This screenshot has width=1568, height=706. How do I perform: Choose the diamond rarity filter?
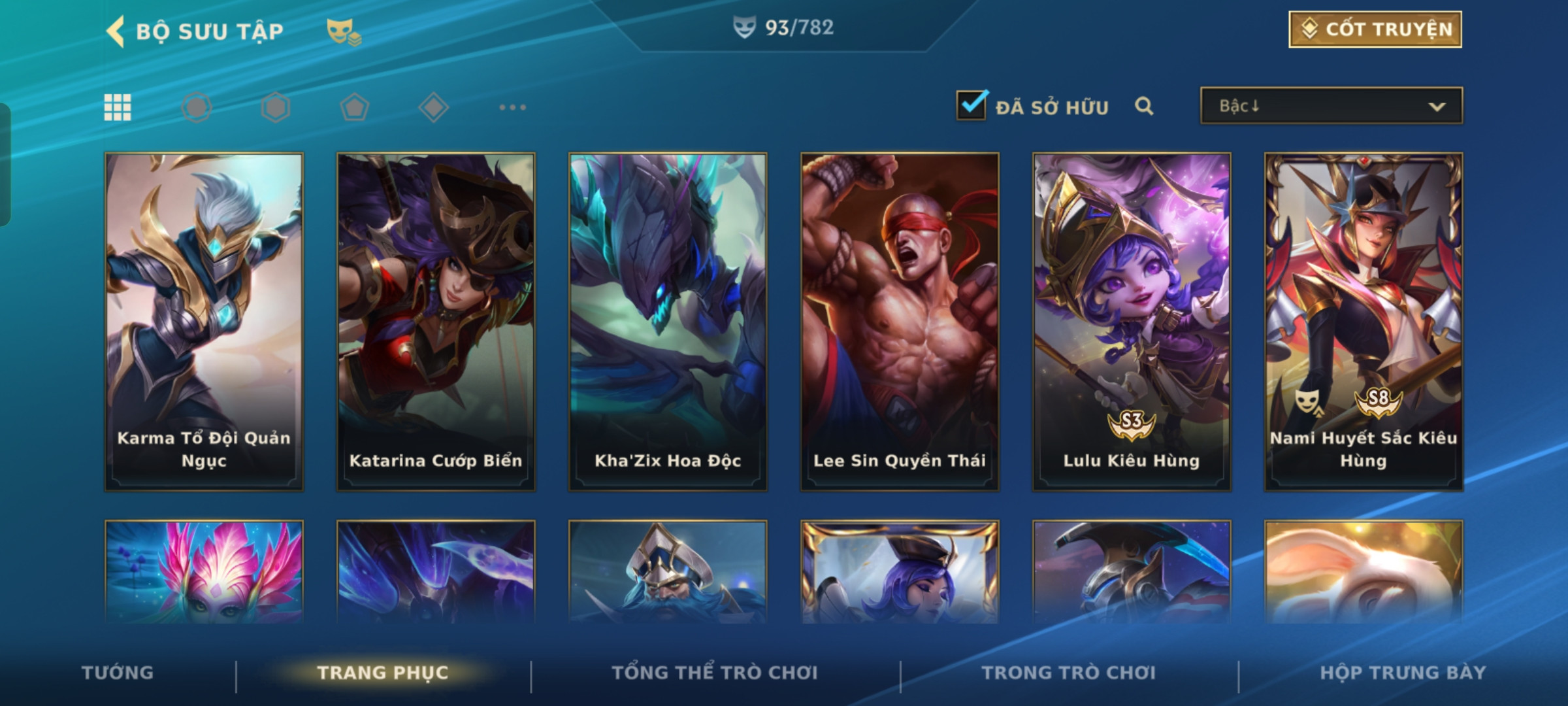pyautogui.click(x=434, y=107)
